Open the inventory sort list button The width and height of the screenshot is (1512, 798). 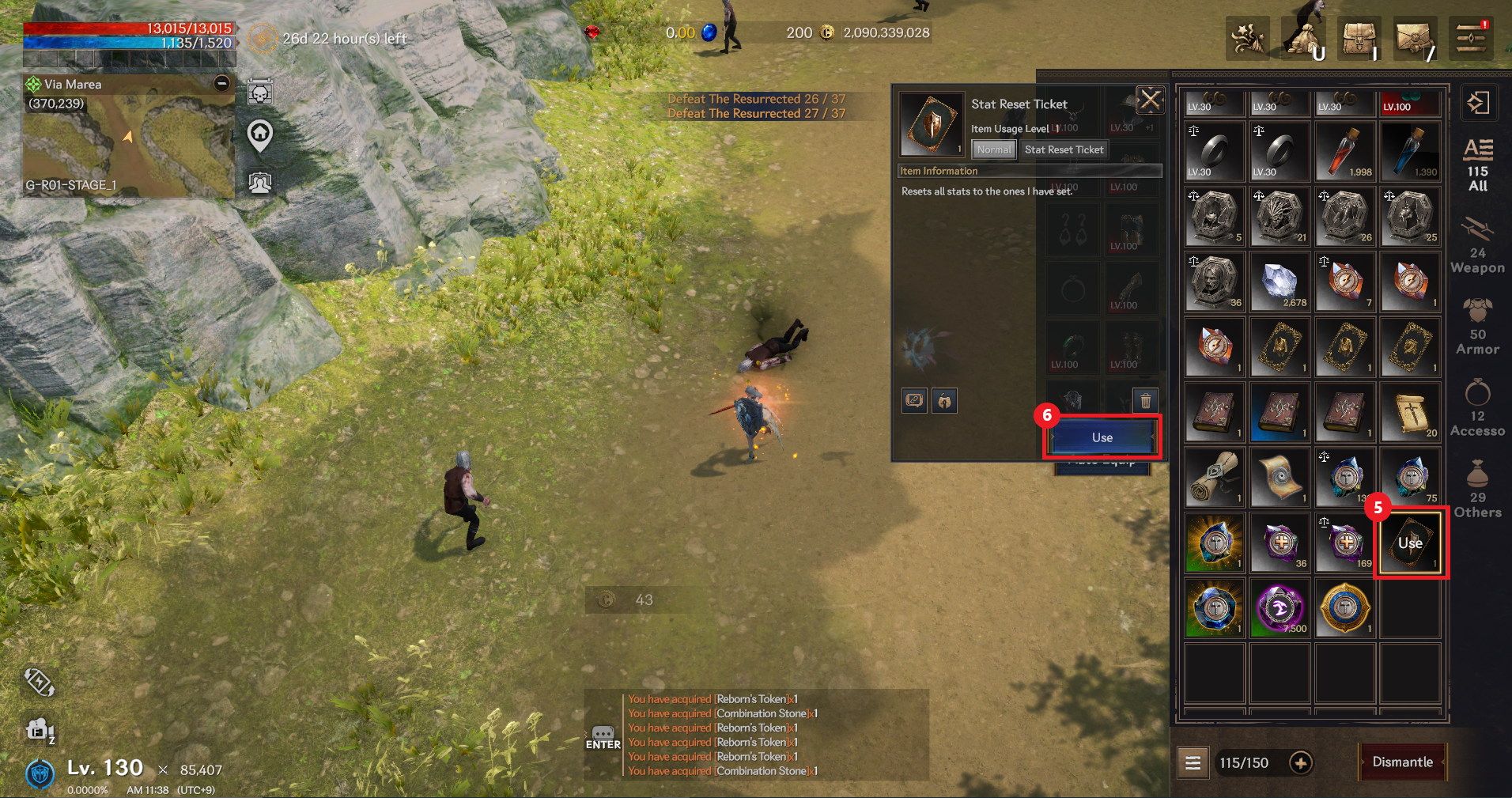click(x=1193, y=762)
